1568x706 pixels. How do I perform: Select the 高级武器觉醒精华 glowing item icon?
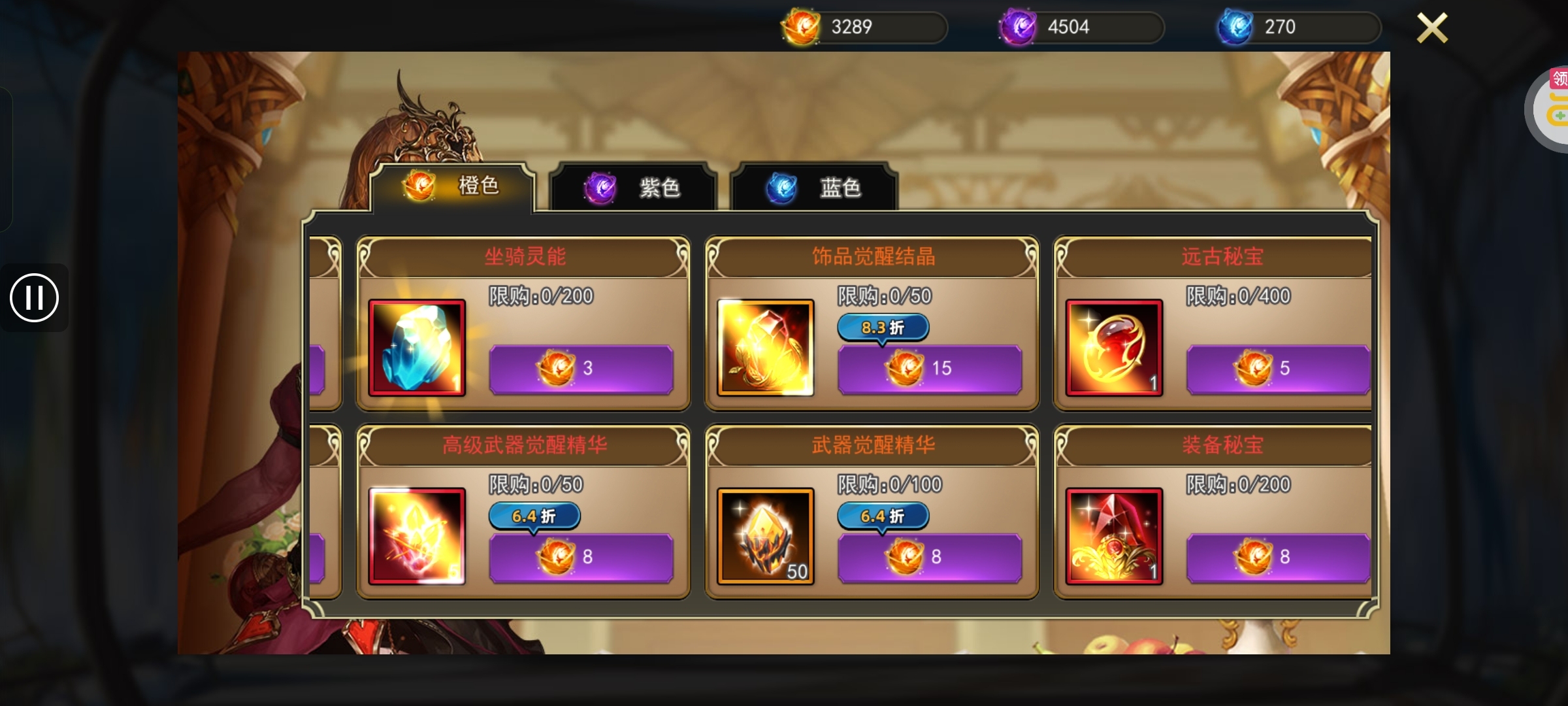pyautogui.click(x=417, y=537)
